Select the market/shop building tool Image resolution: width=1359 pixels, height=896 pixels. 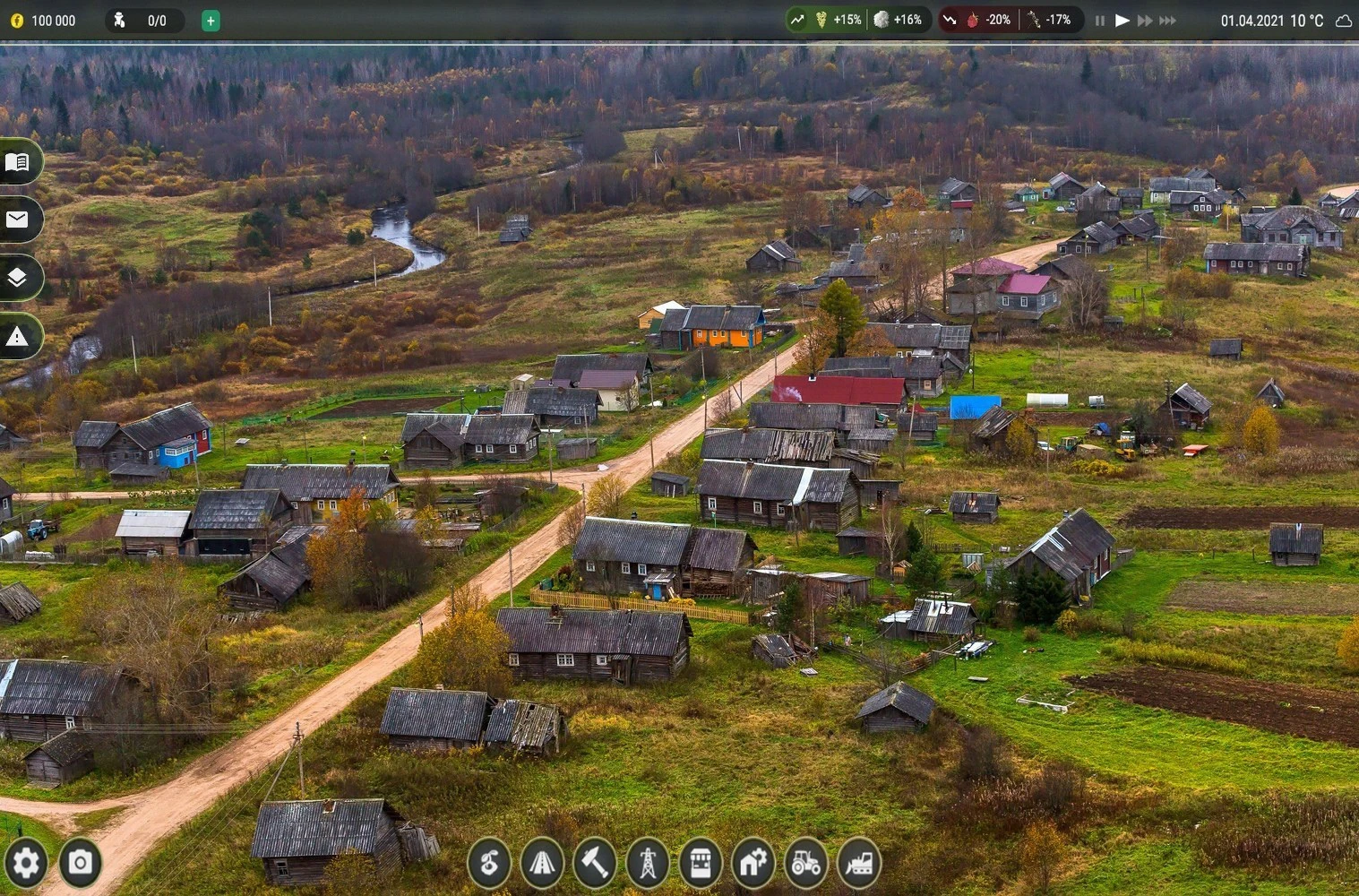701,862
